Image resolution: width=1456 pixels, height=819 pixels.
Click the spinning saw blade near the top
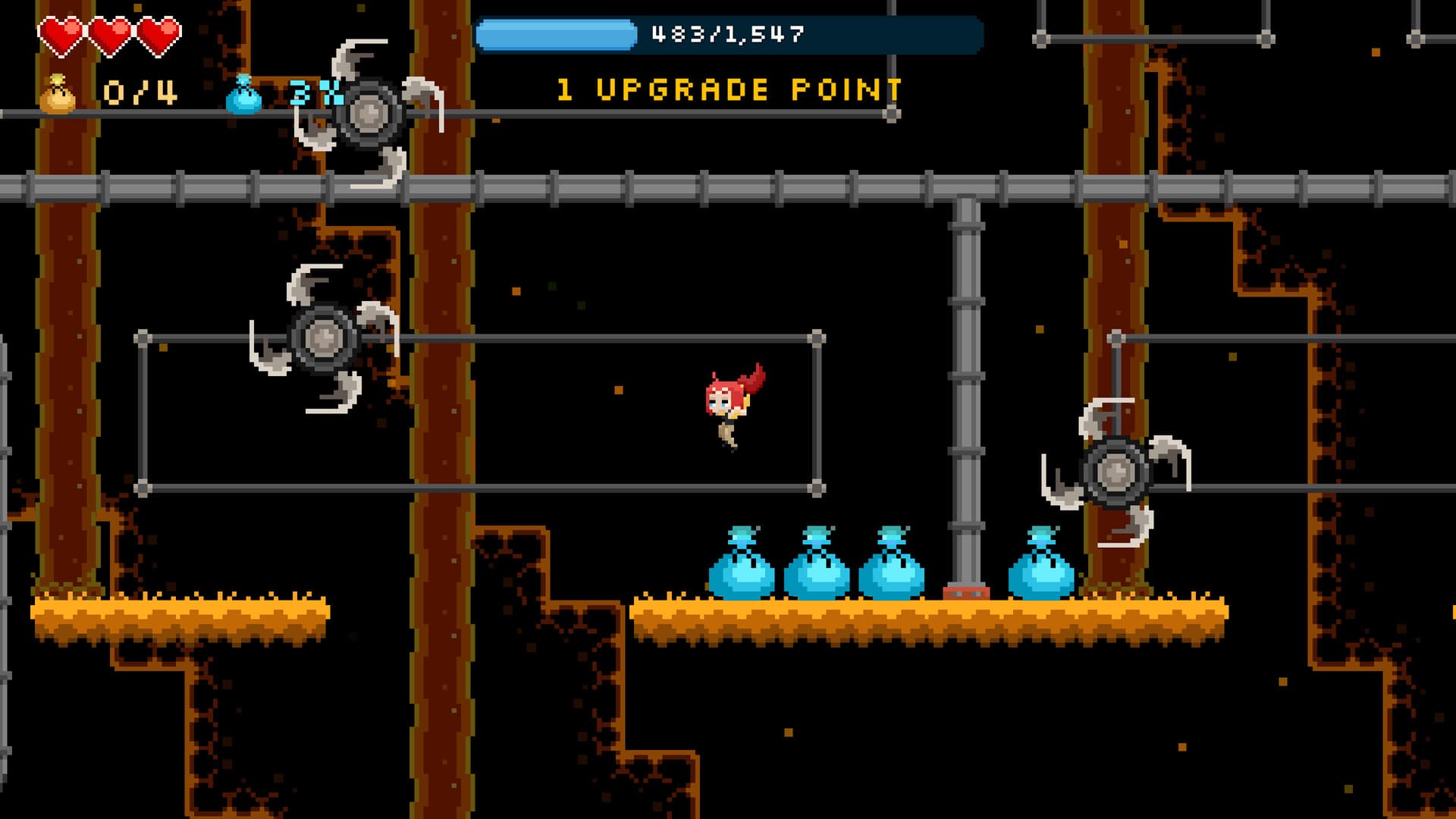click(x=369, y=114)
